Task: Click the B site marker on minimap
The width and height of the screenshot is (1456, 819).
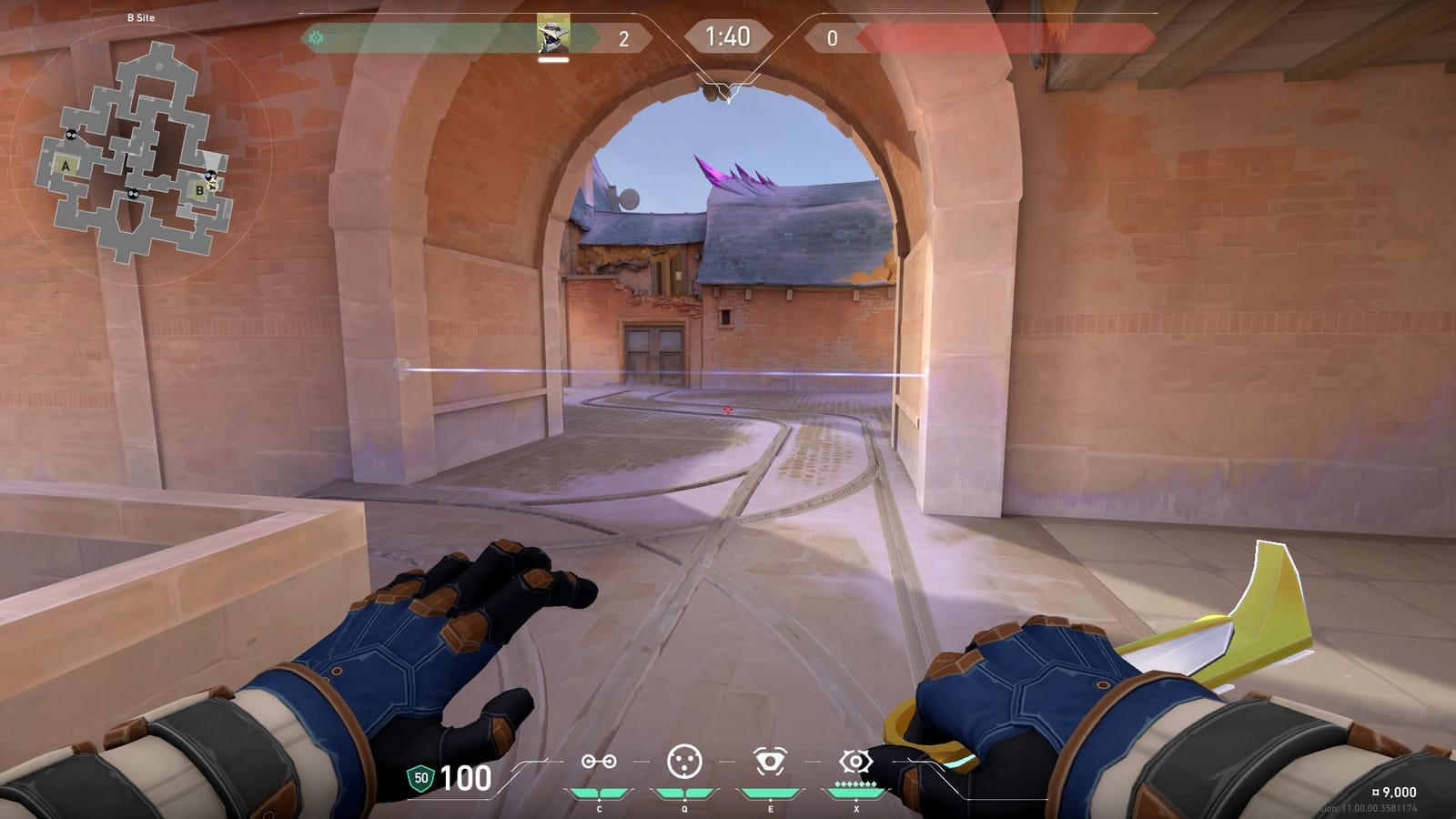Action: click(x=198, y=191)
